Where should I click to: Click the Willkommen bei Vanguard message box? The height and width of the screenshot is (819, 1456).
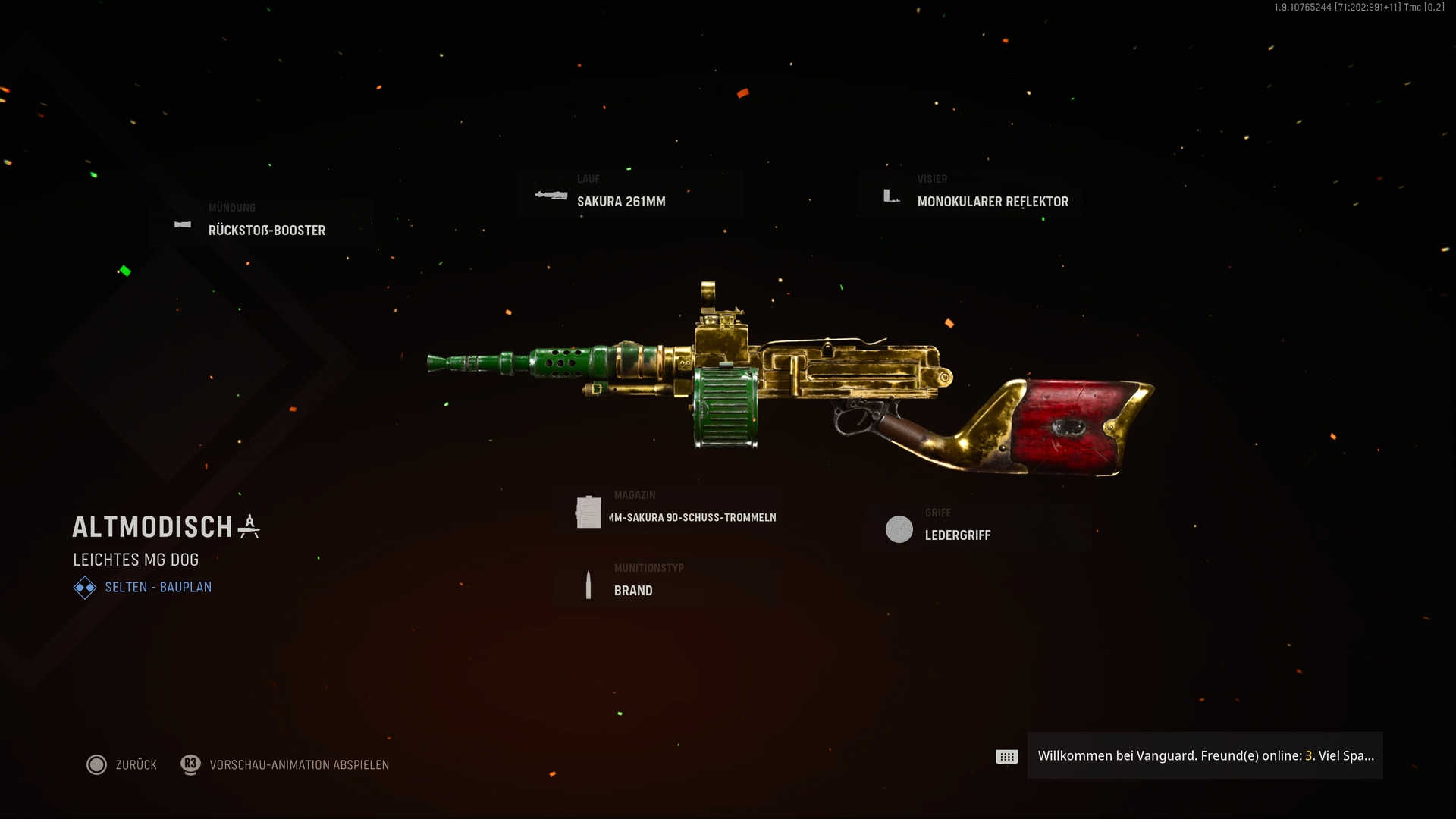point(1204,755)
